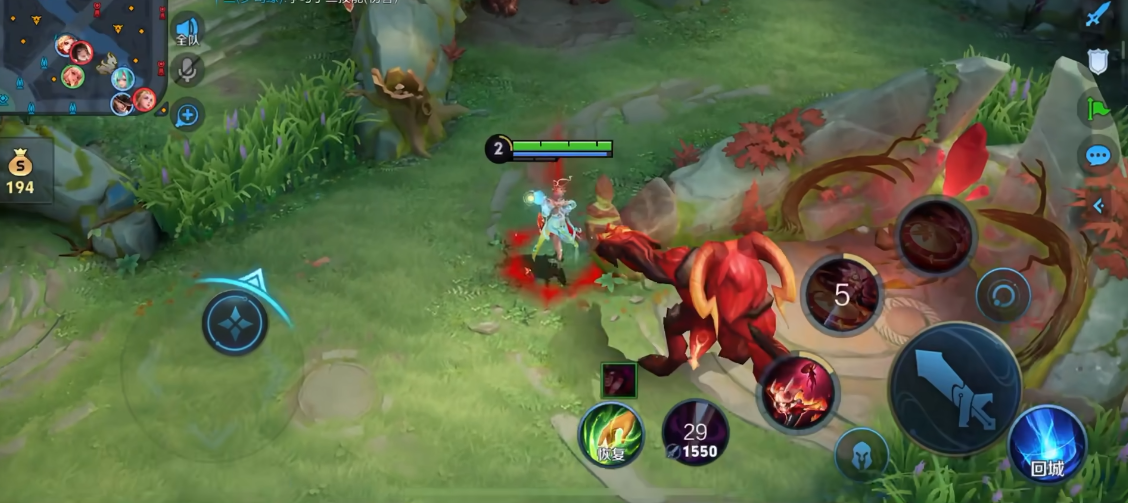
Task: Select the small item icon above 恢复
Action: (618, 381)
